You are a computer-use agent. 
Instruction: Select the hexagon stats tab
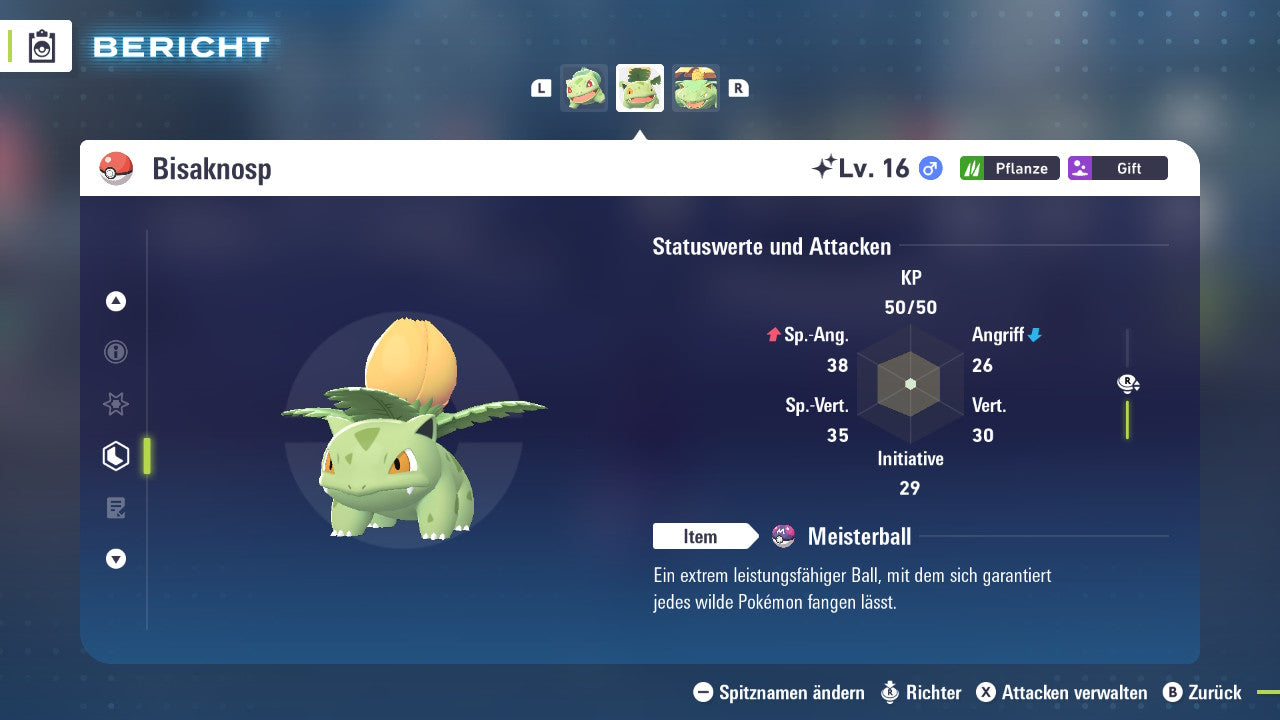(116, 456)
